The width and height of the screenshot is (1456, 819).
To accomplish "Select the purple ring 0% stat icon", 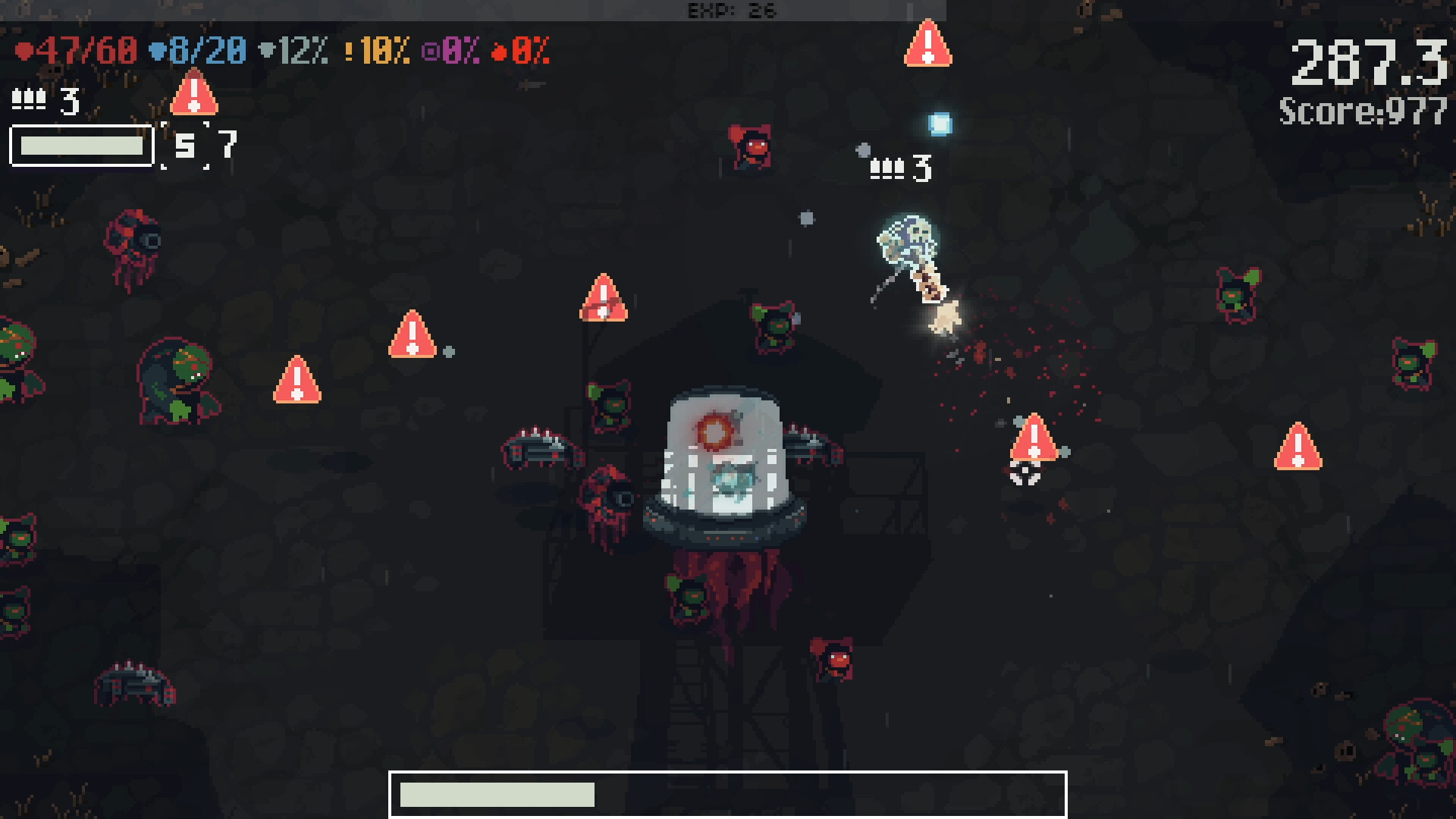I will point(432,52).
